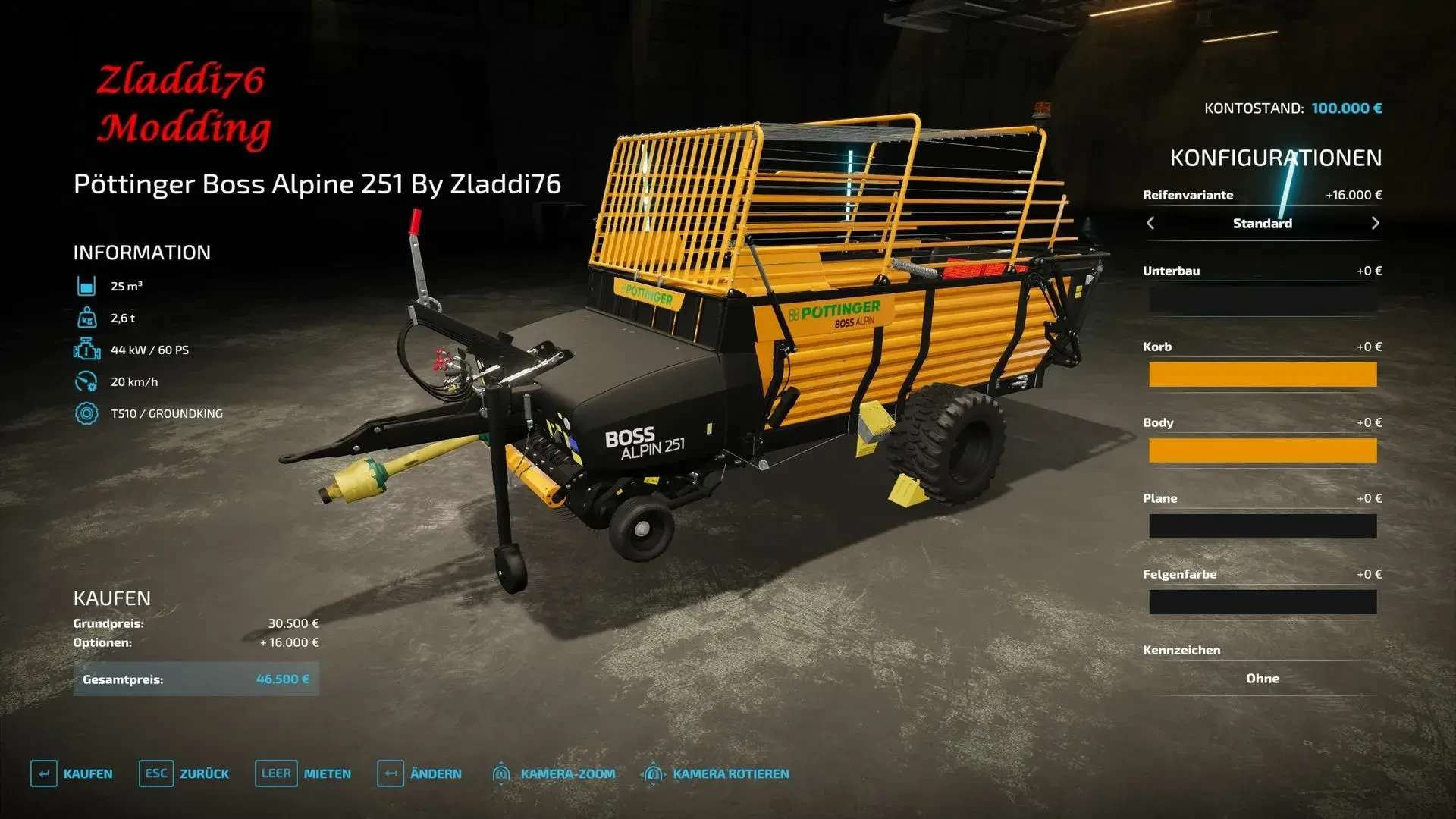The image size is (1456, 819).
Task: Select next Reifenvariante with right arrow
Action: 1375,223
